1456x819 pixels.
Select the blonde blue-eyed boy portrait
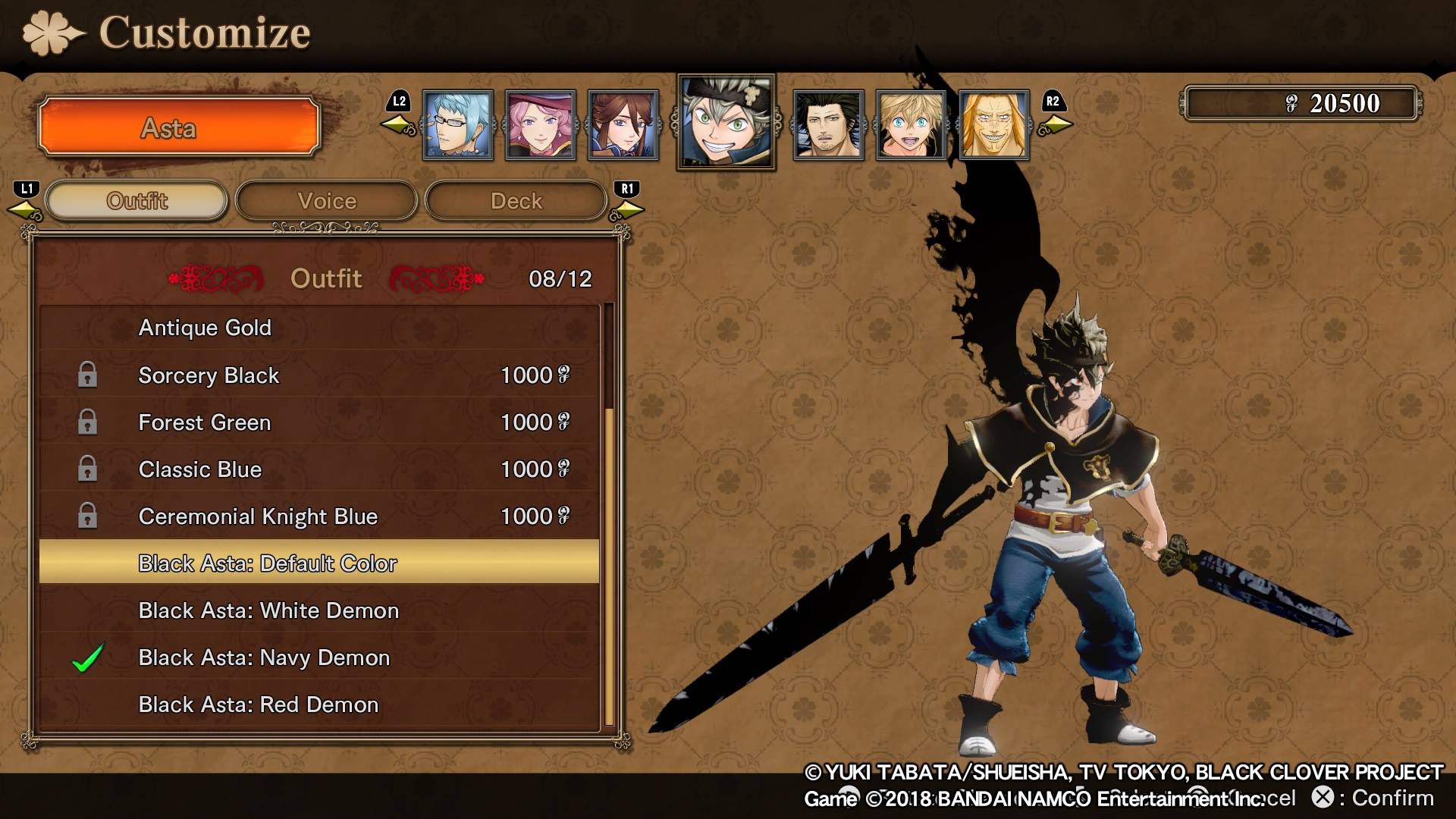tap(911, 125)
